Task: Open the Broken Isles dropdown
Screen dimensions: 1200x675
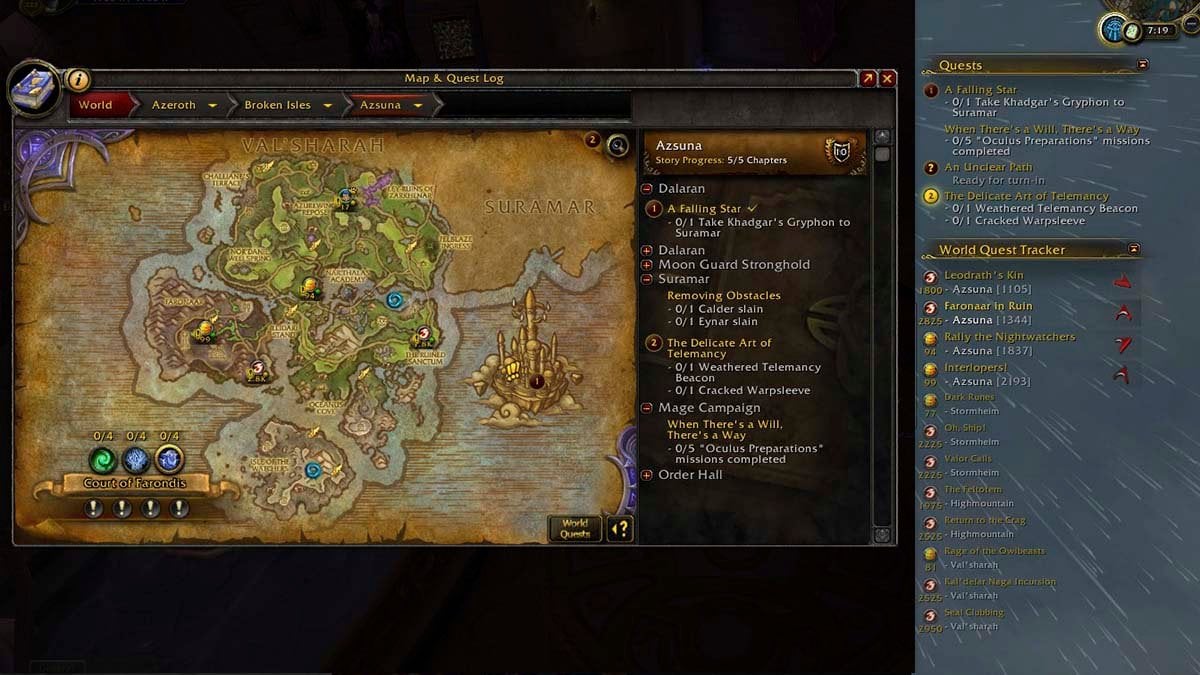Action: click(327, 105)
